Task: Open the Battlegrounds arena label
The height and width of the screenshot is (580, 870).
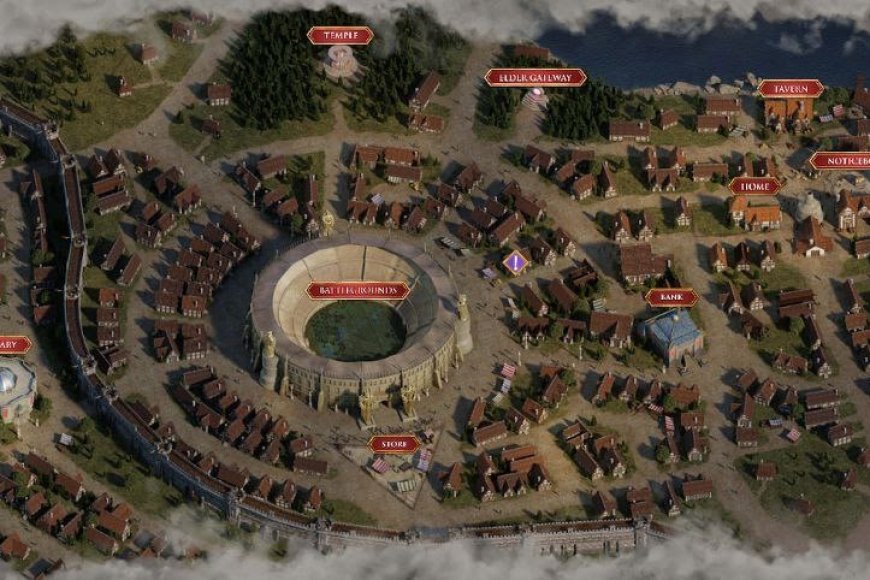Action: [x=358, y=291]
